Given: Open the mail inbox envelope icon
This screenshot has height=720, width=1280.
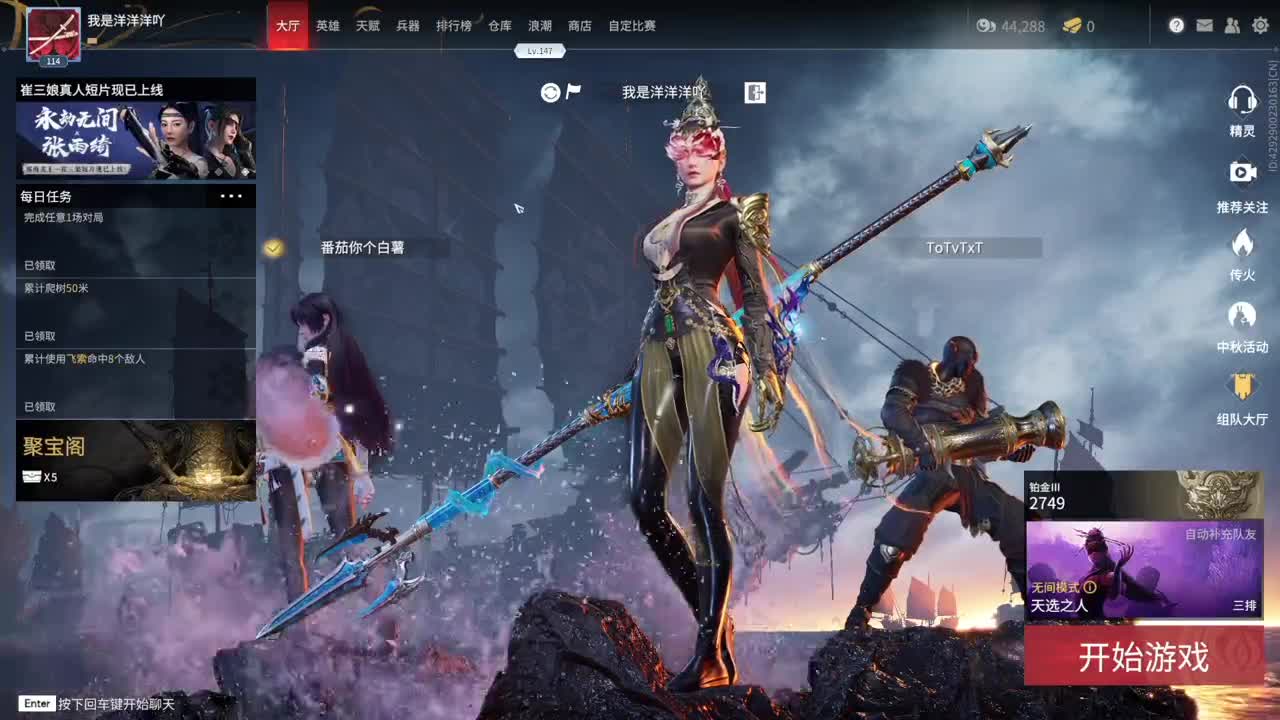Looking at the screenshot, I should (x=1202, y=26).
